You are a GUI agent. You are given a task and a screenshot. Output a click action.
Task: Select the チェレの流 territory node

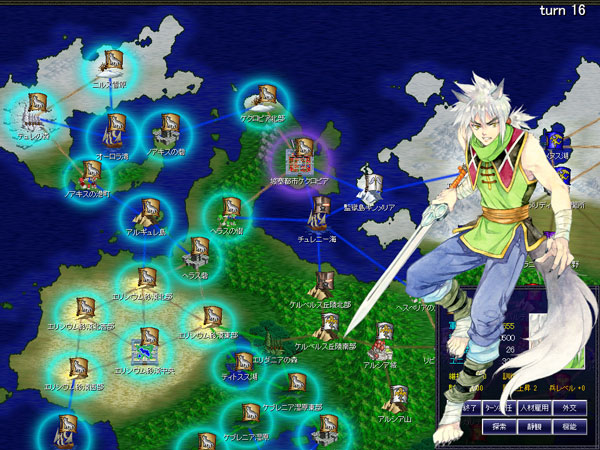click(38, 107)
